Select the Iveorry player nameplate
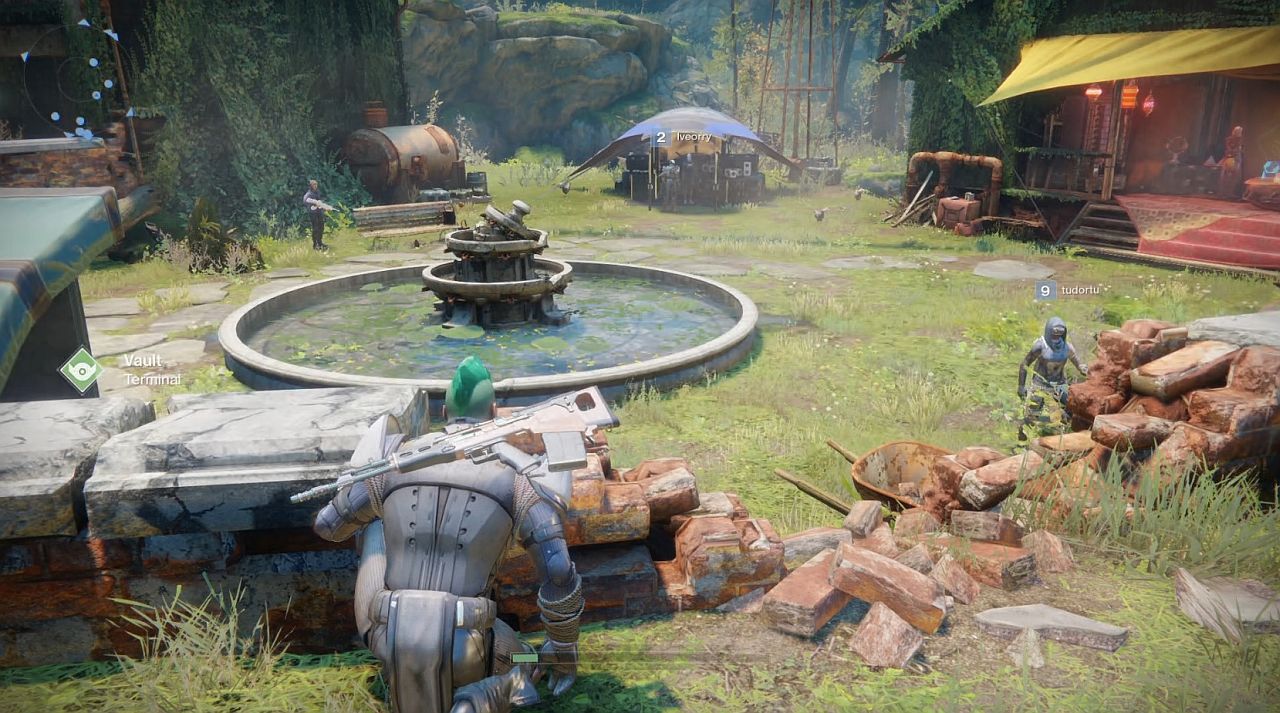This screenshot has height=713, width=1280. pyautogui.click(x=683, y=137)
